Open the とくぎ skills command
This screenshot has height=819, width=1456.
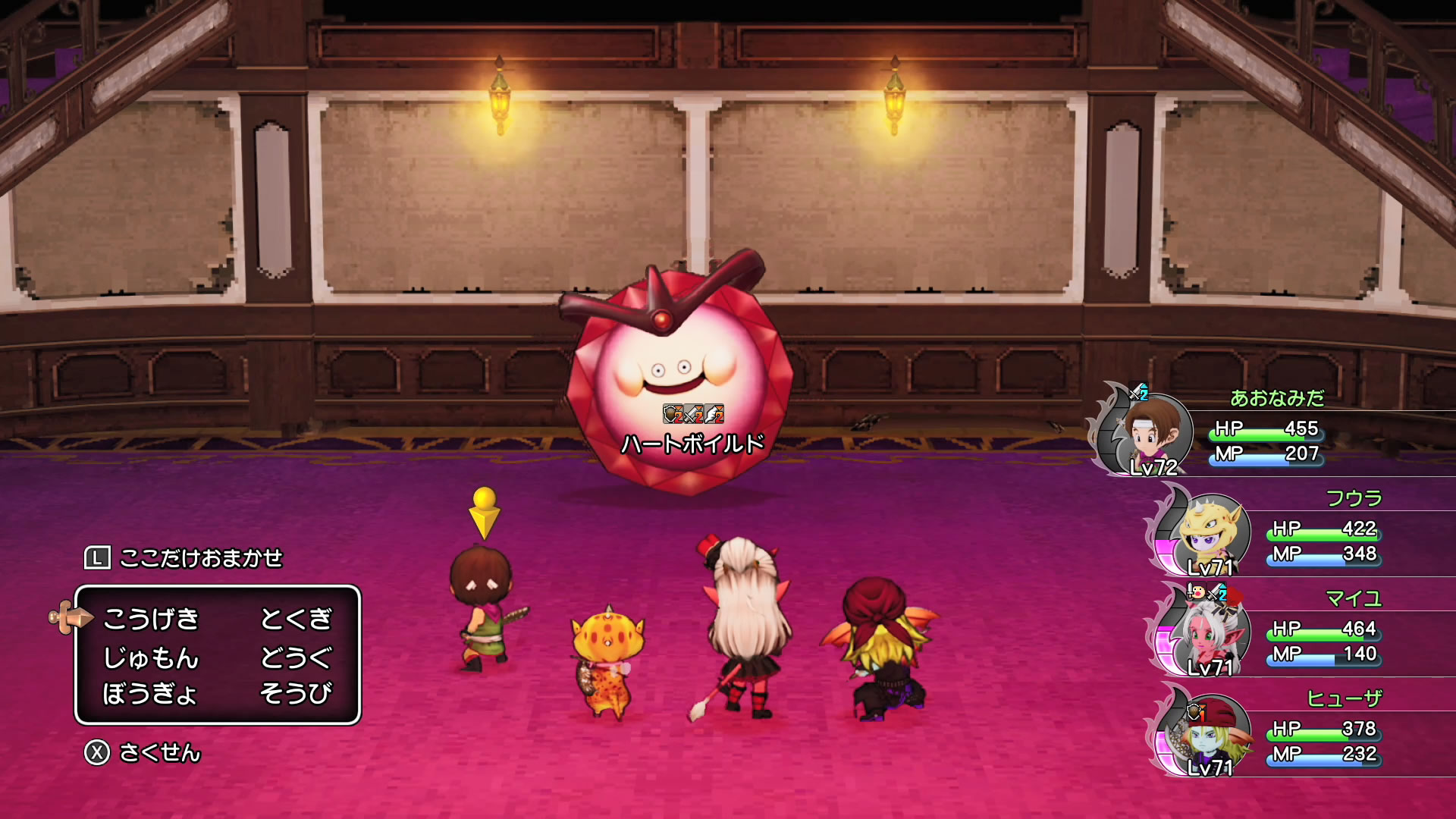tap(296, 620)
